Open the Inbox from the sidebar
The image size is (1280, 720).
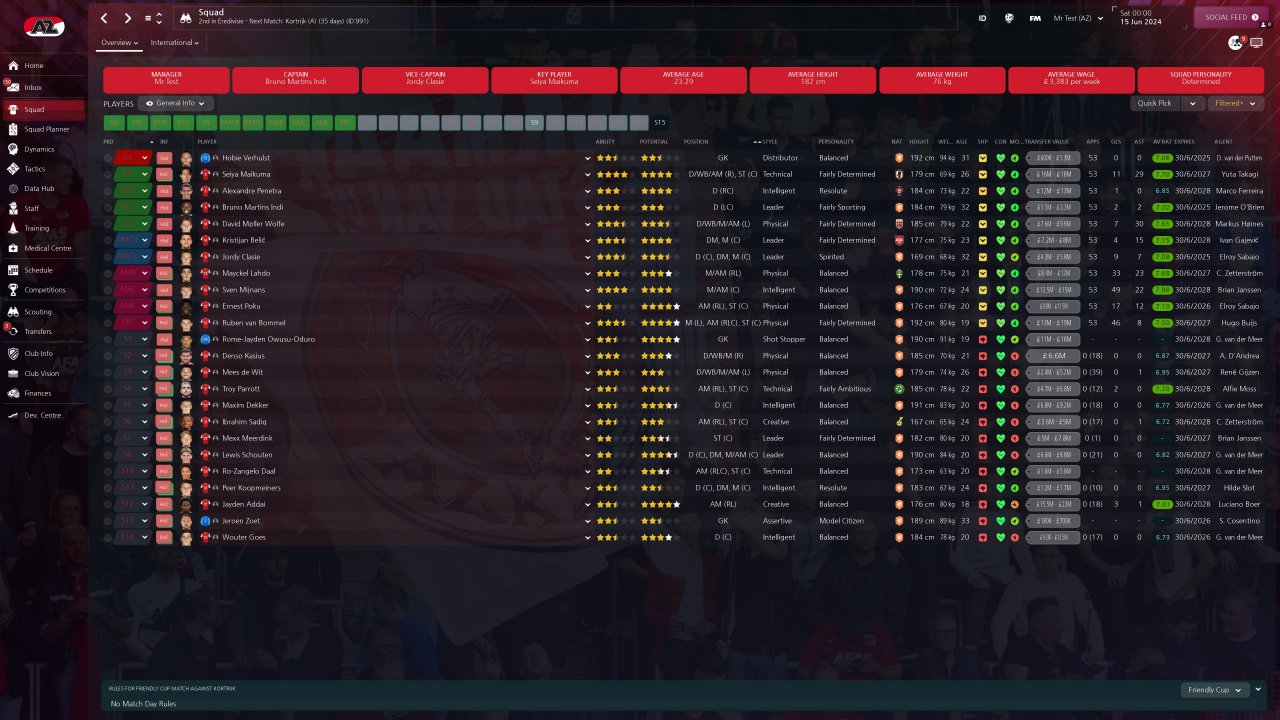pyautogui.click(x=33, y=88)
